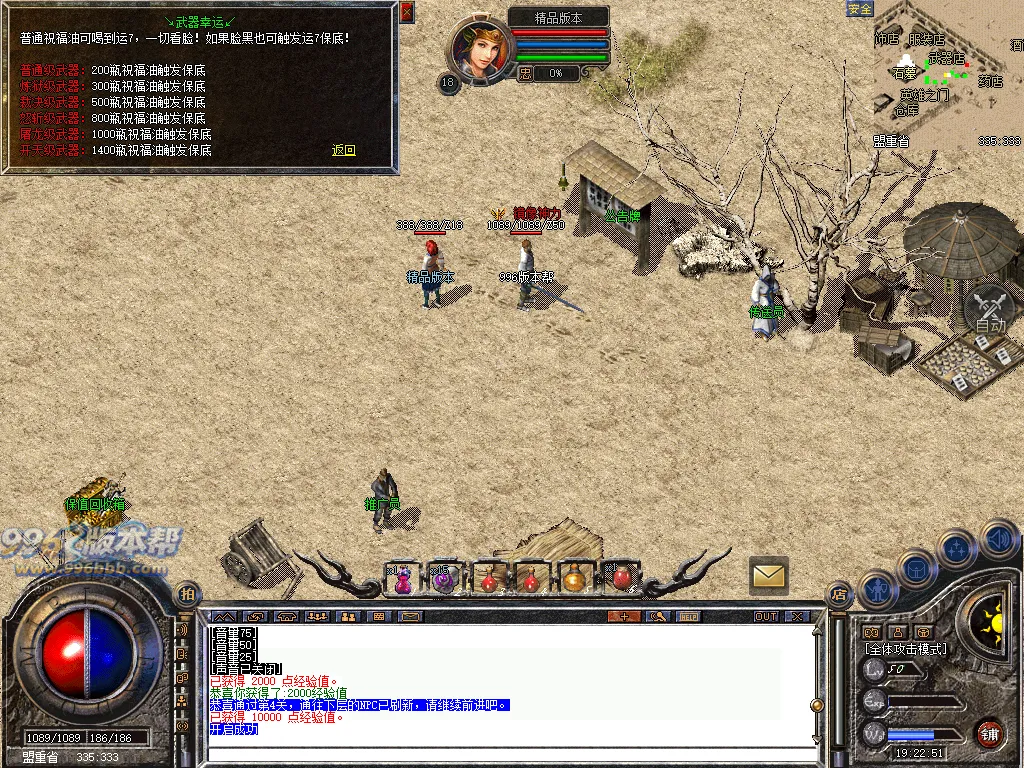The height and width of the screenshot is (768, 1024).
Task: Open the skills sparkle round icon
Action: pyautogui.click(x=957, y=549)
